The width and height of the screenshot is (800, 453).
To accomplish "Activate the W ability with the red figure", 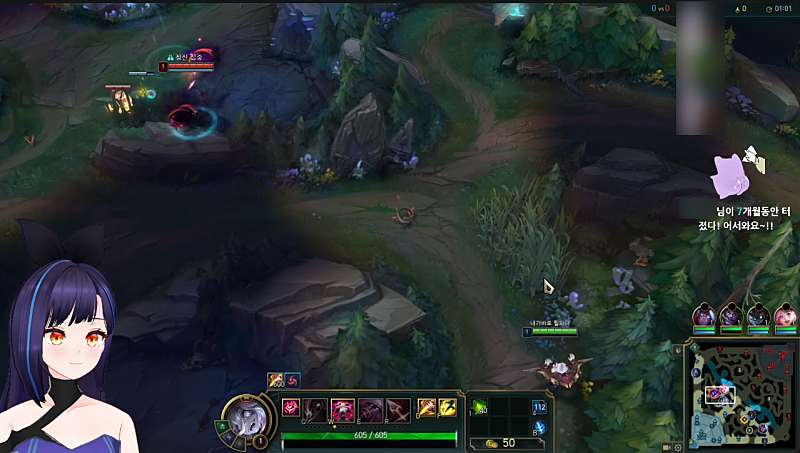I will click(344, 408).
